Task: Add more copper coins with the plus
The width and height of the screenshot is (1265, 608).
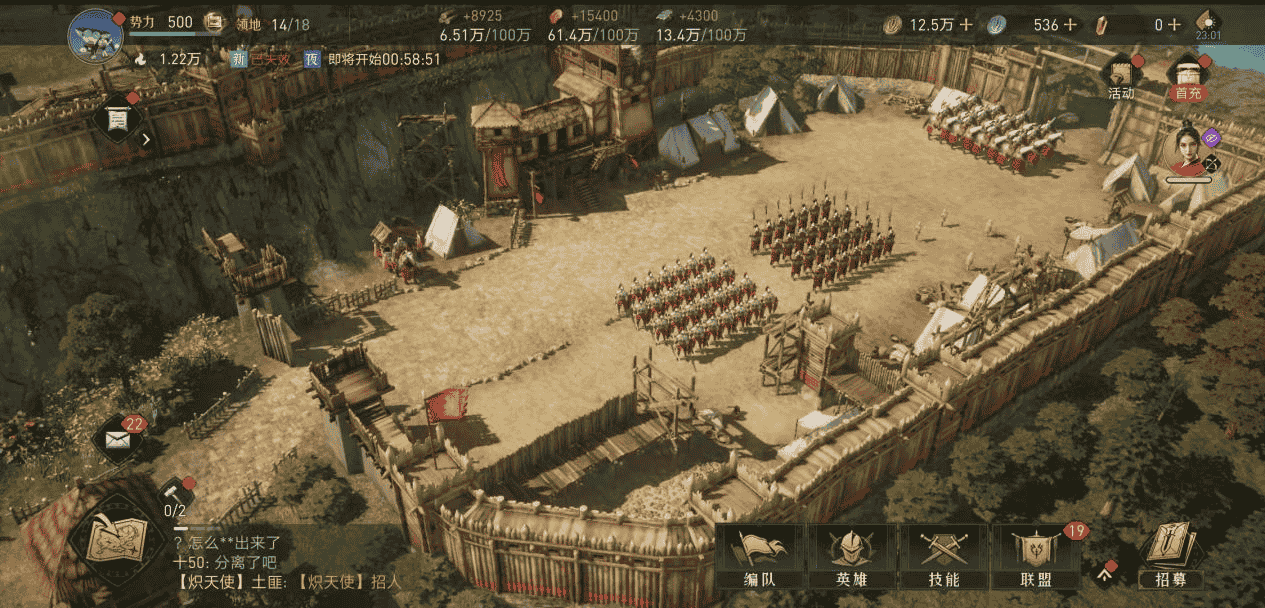Action: pyautogui.click(x=966, y=25)
